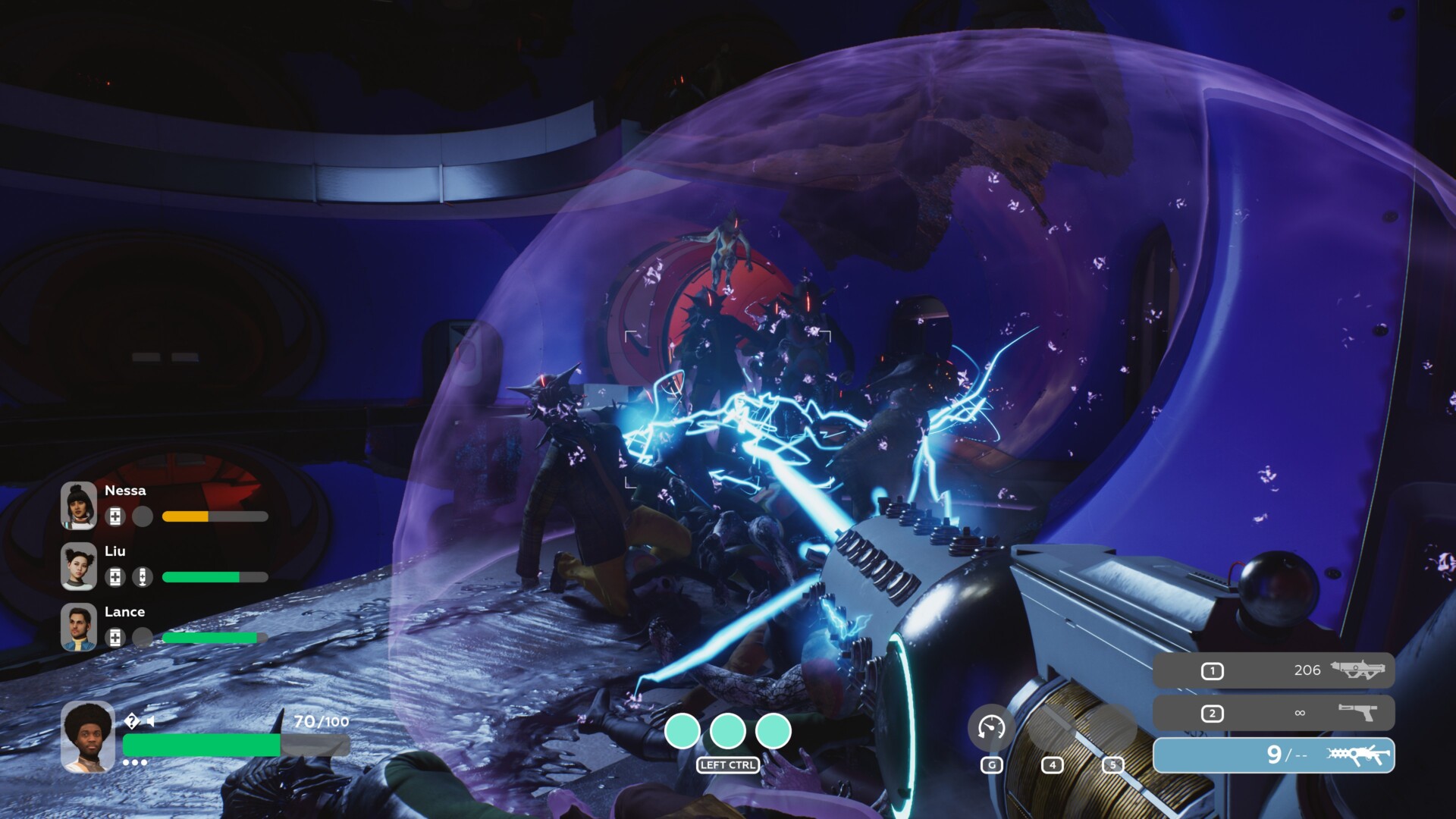
Task: Select the highlighted lightning gun slot
Action: (x=1273, y=755)
